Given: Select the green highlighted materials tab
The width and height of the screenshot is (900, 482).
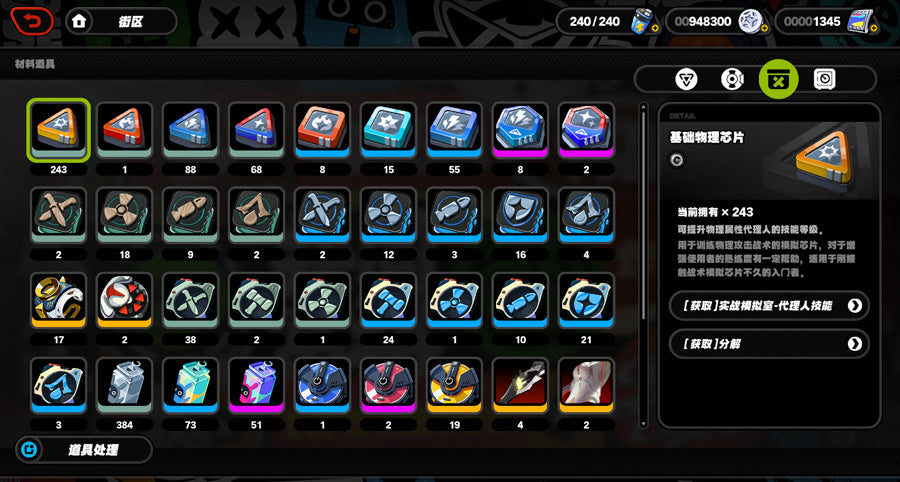Looking at the screenshot, I should pyautogui.click(x=779, y=79).
